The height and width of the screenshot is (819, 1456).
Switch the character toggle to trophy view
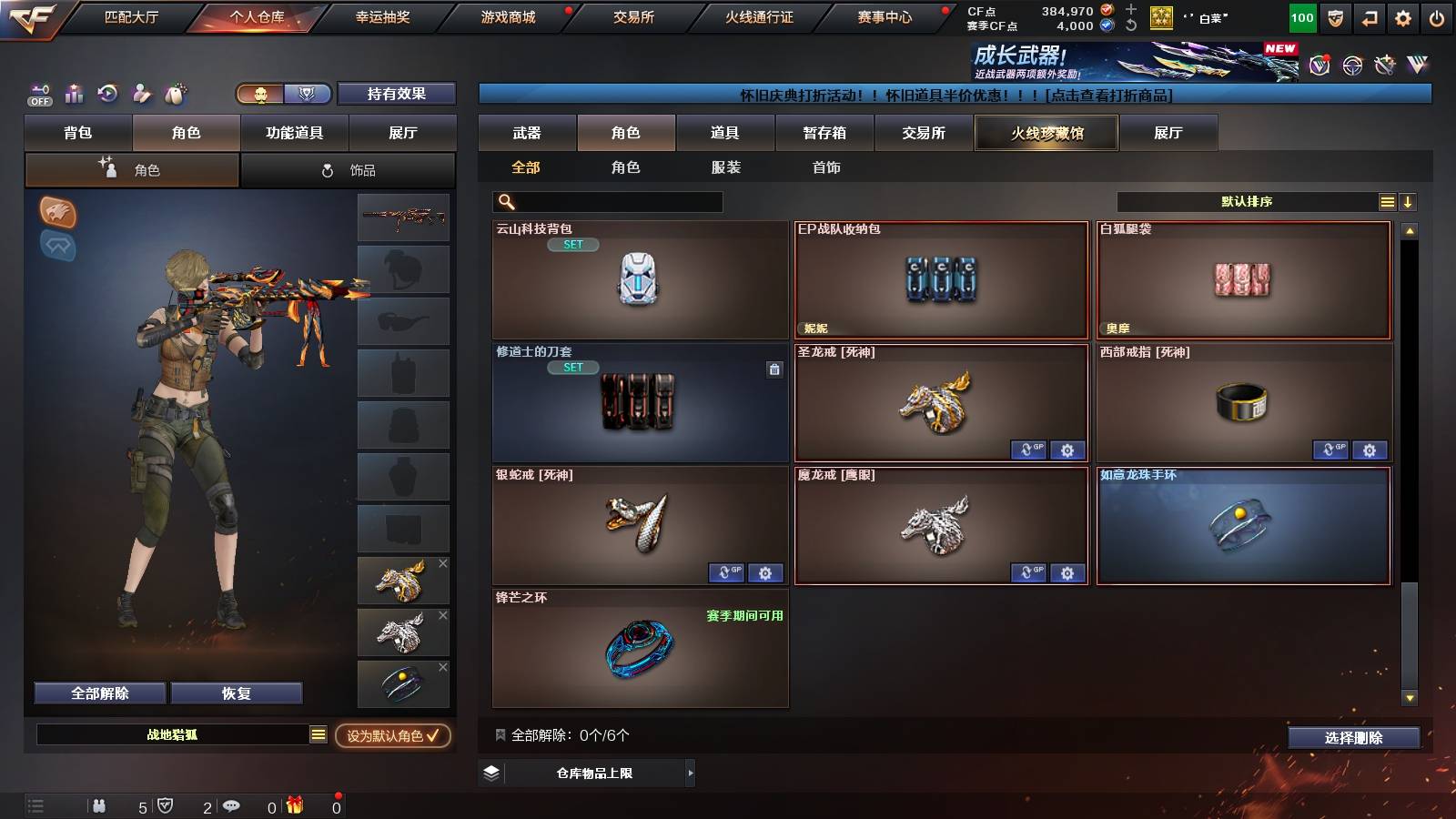308,95
